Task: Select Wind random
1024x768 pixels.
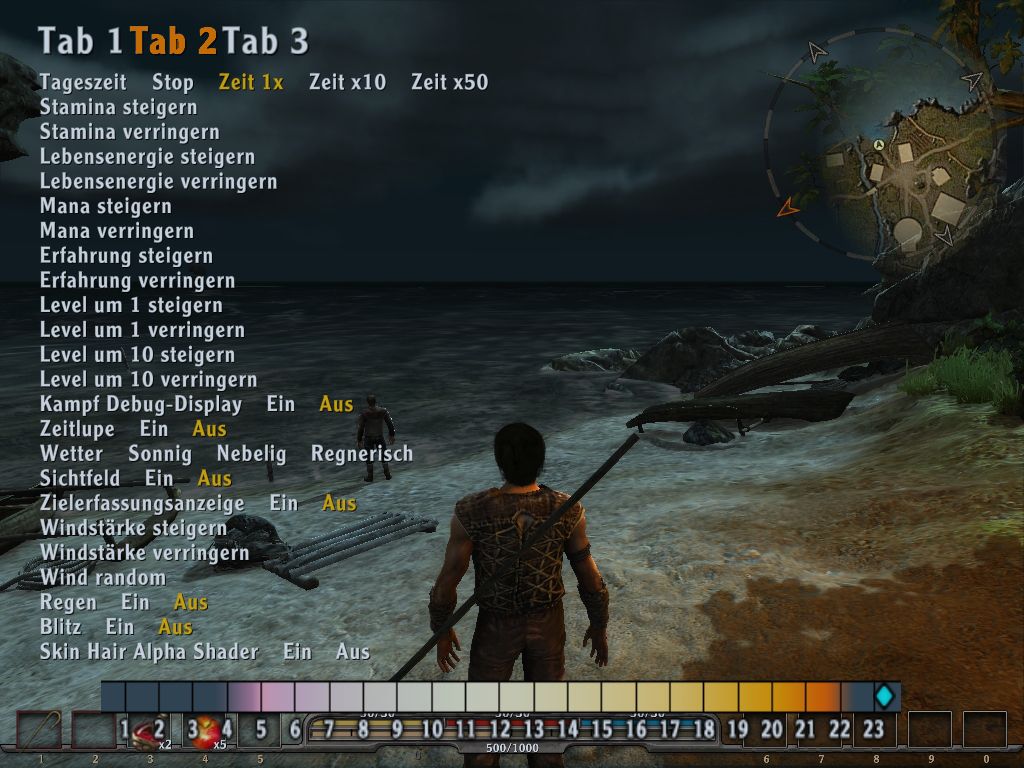Action: point(103,578)
